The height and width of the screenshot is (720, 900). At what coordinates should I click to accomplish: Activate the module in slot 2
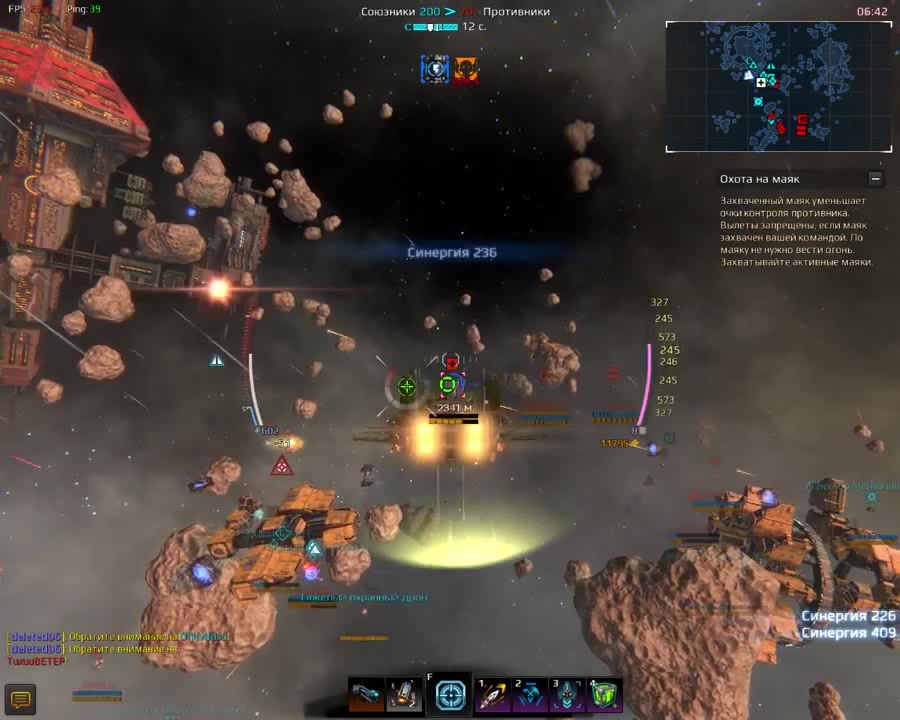click(529, 695)
